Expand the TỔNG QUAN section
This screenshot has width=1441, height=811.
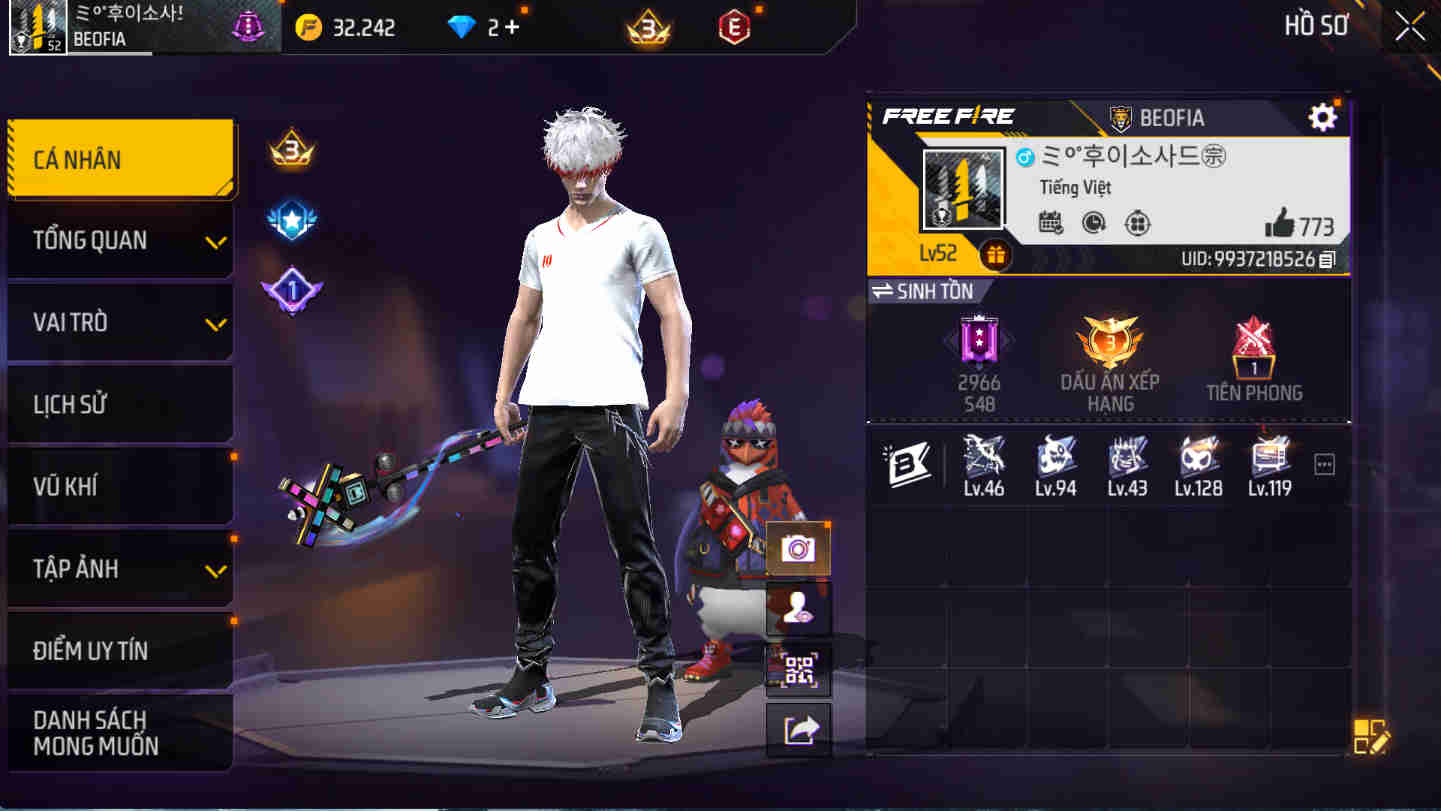120,240
